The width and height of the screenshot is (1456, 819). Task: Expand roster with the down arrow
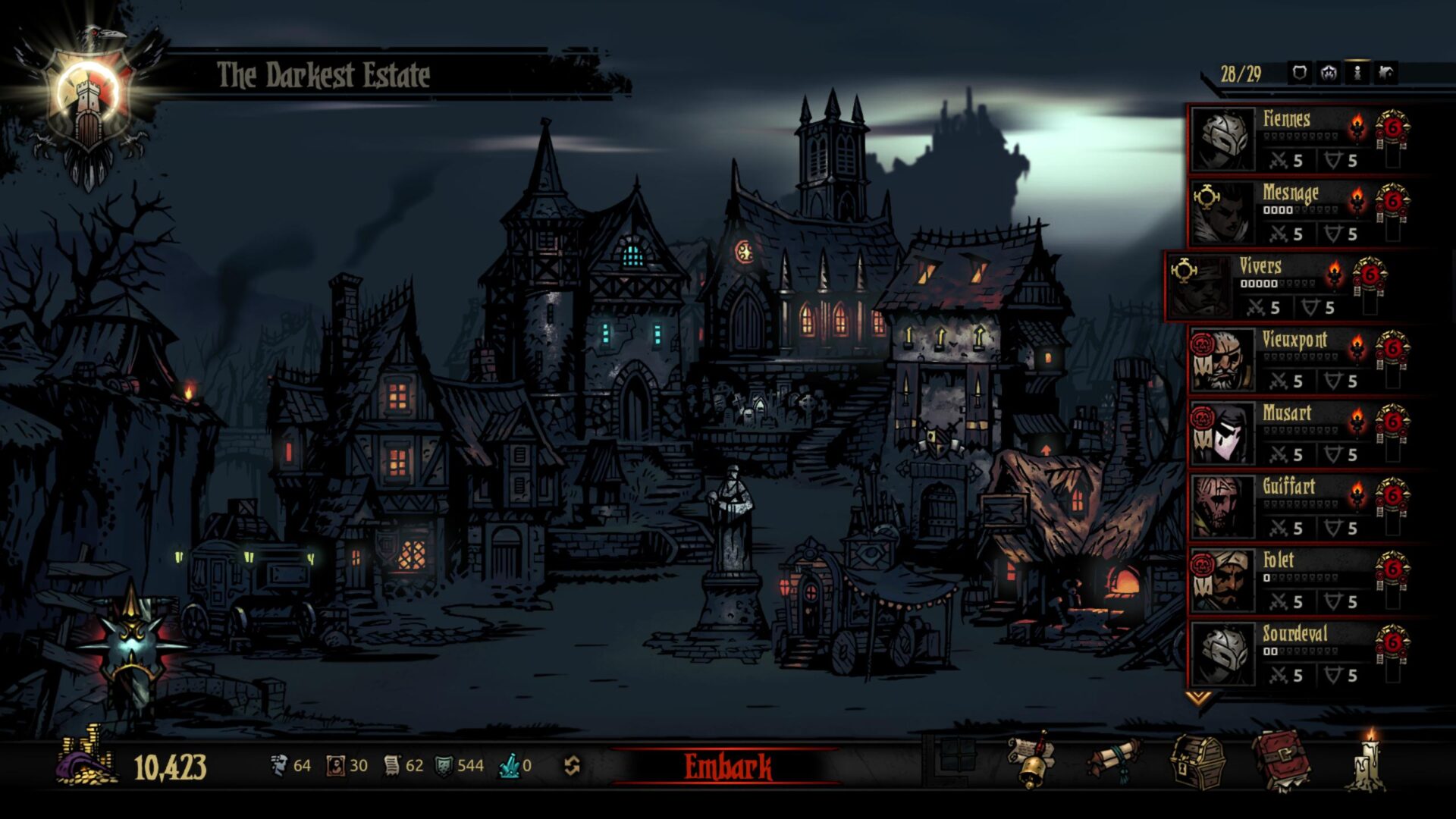(x=1199, y=698)
